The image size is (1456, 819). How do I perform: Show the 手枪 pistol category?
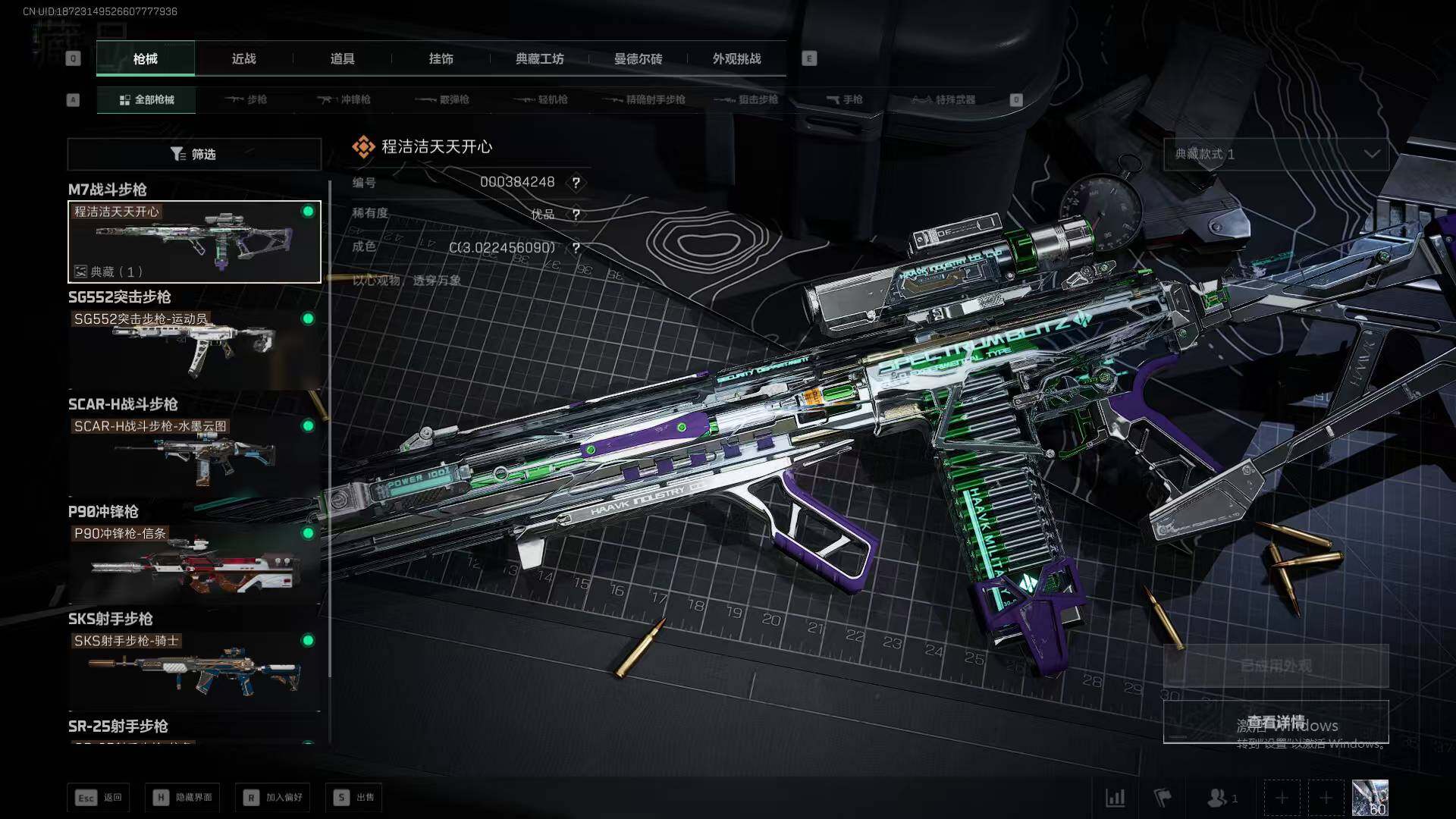[844, 99]
